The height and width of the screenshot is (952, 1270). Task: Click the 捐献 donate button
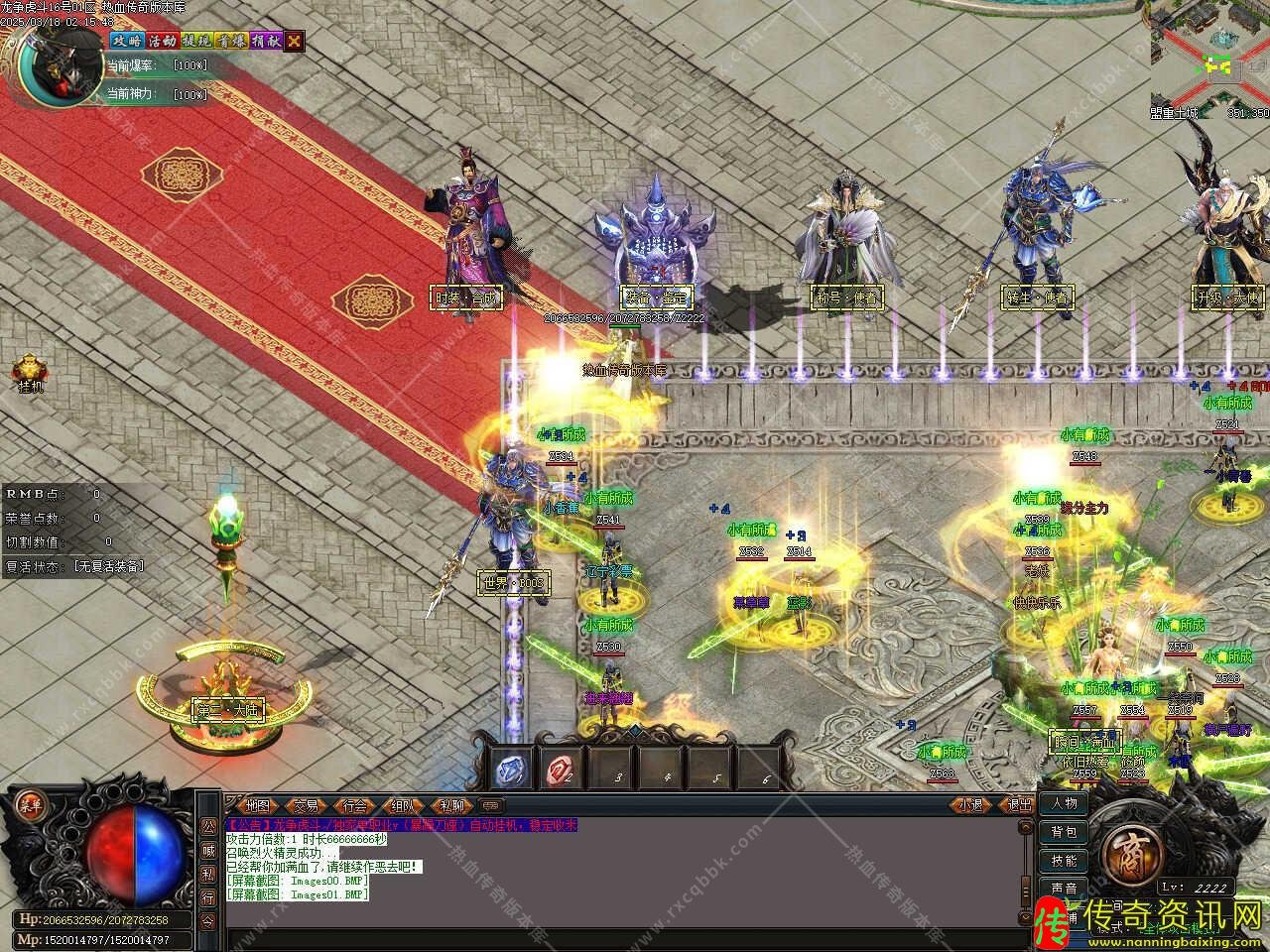[265, 41]
